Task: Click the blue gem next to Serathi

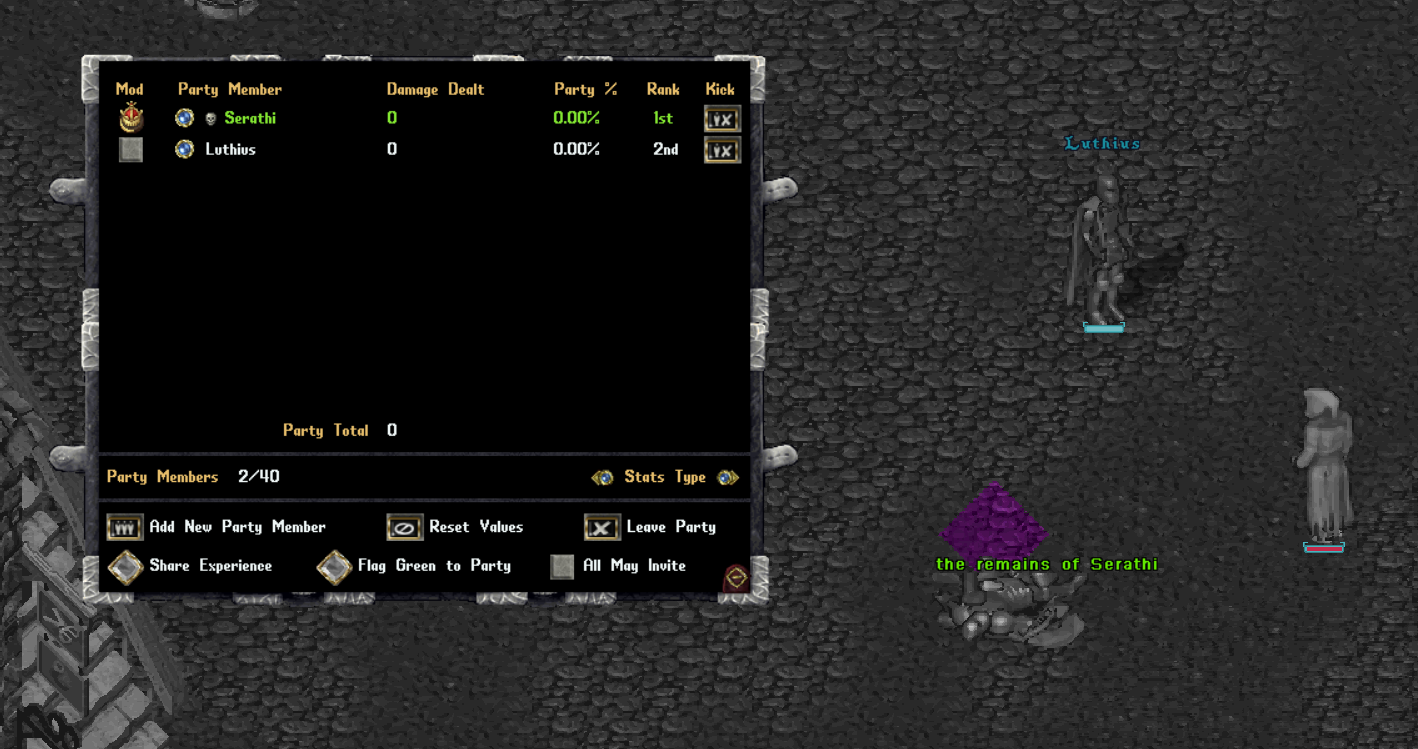Action: click(184, 118)
